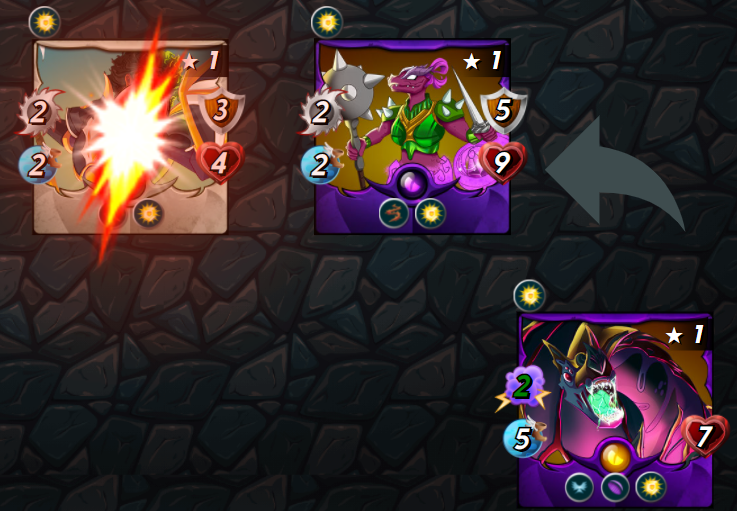This screenshot has height=511, width=737.
Task: Inspect the Thorns ability icon on Djinn Chwala
Action: click(x=394, y=214)
